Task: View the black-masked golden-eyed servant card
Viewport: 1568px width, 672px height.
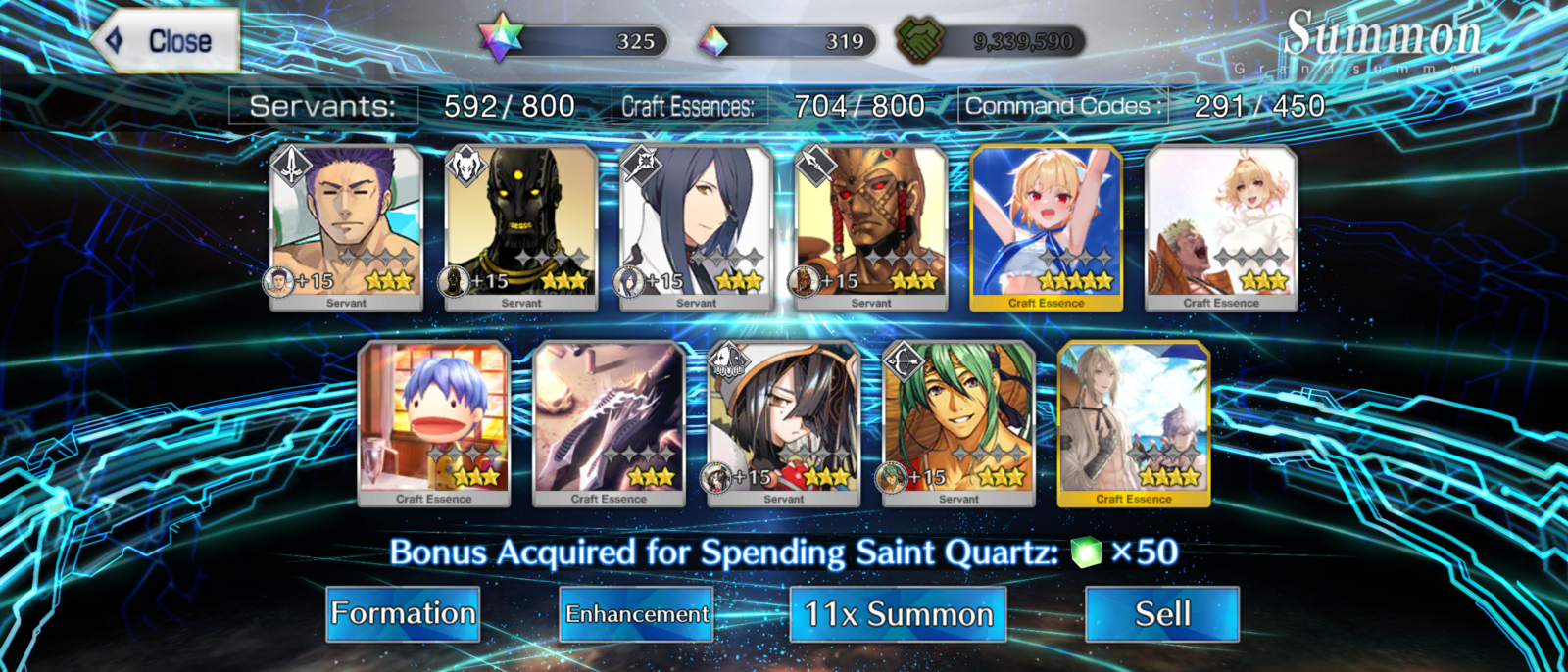Action: tap(521, 227)
